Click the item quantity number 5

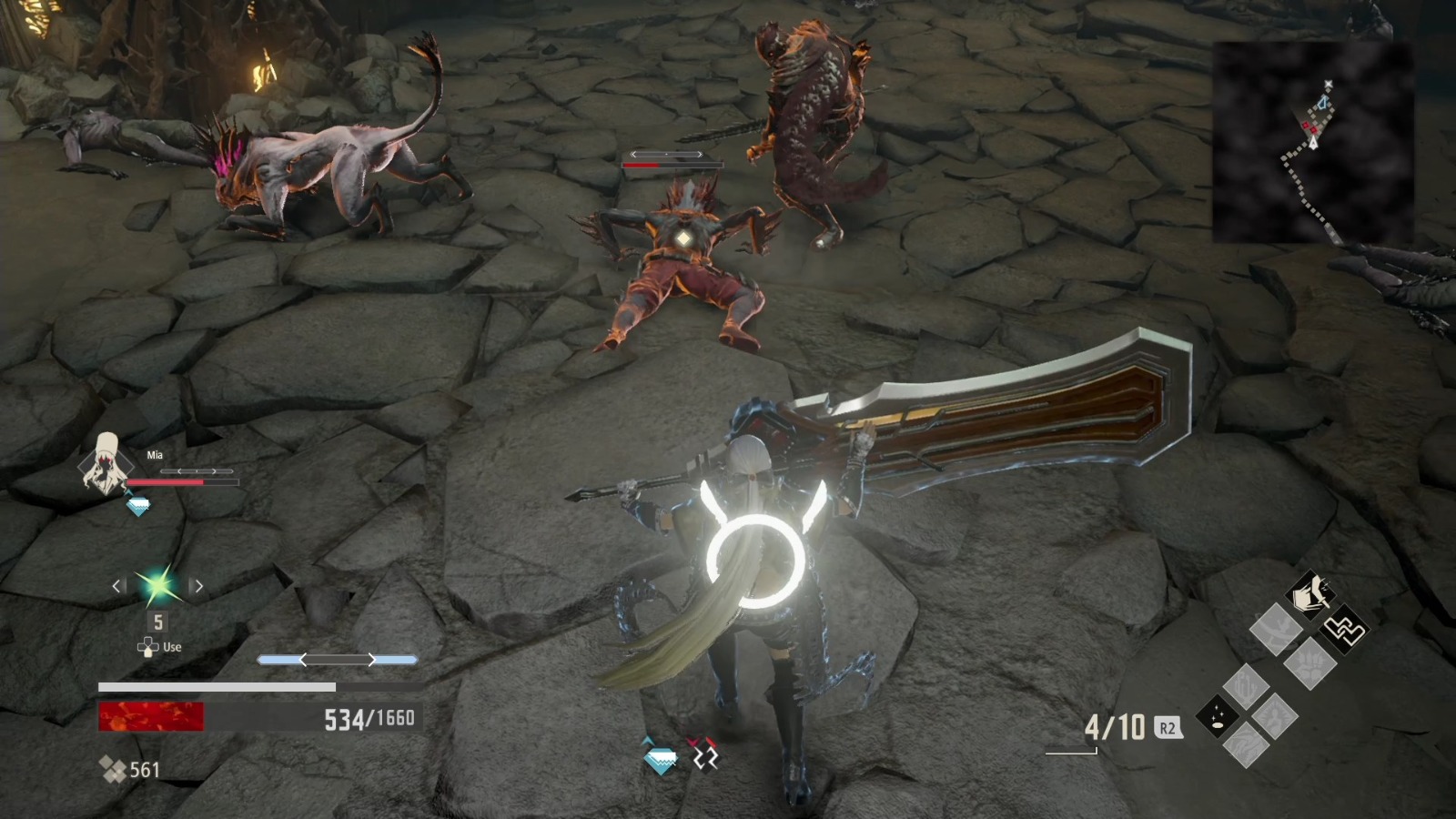[x=158, y=621]
